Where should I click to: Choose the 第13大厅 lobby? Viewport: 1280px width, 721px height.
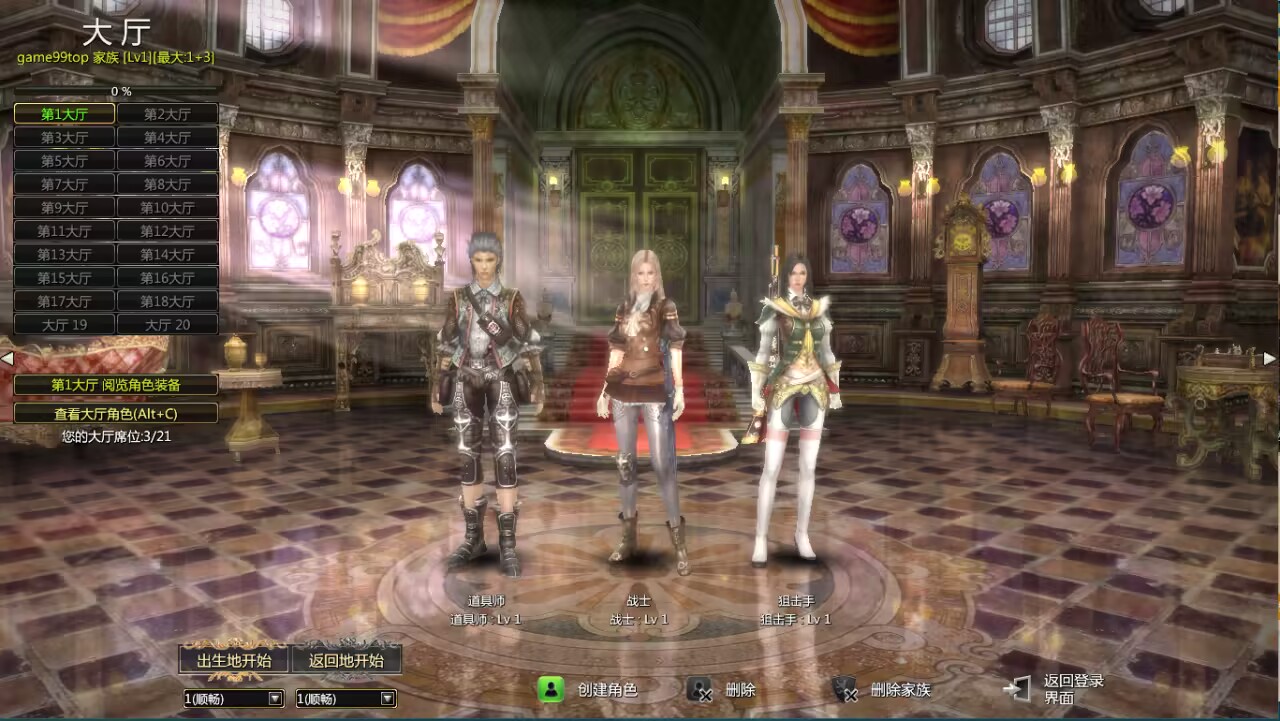[x=64, y=255]
